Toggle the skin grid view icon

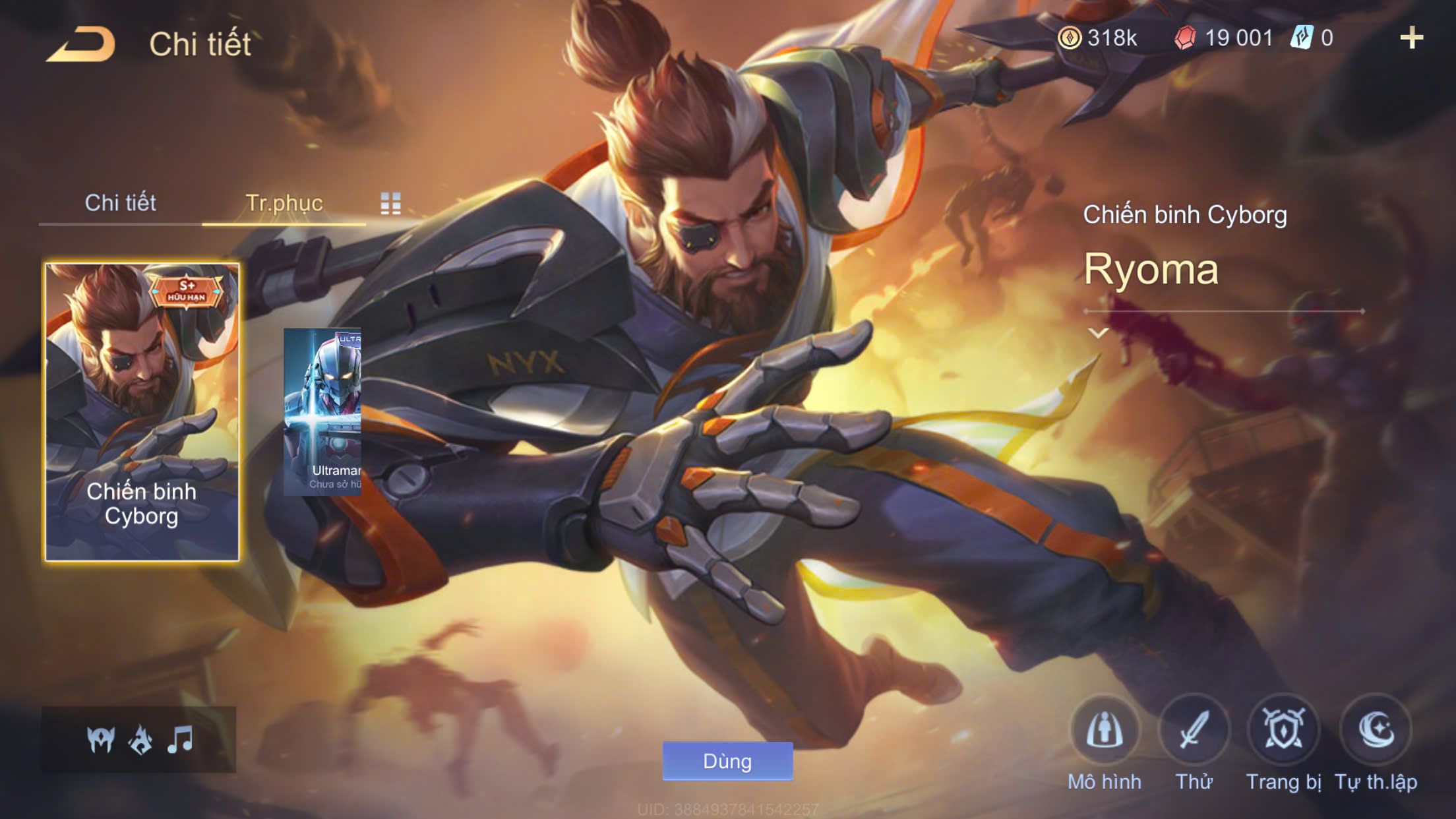[x=390, y=204]
